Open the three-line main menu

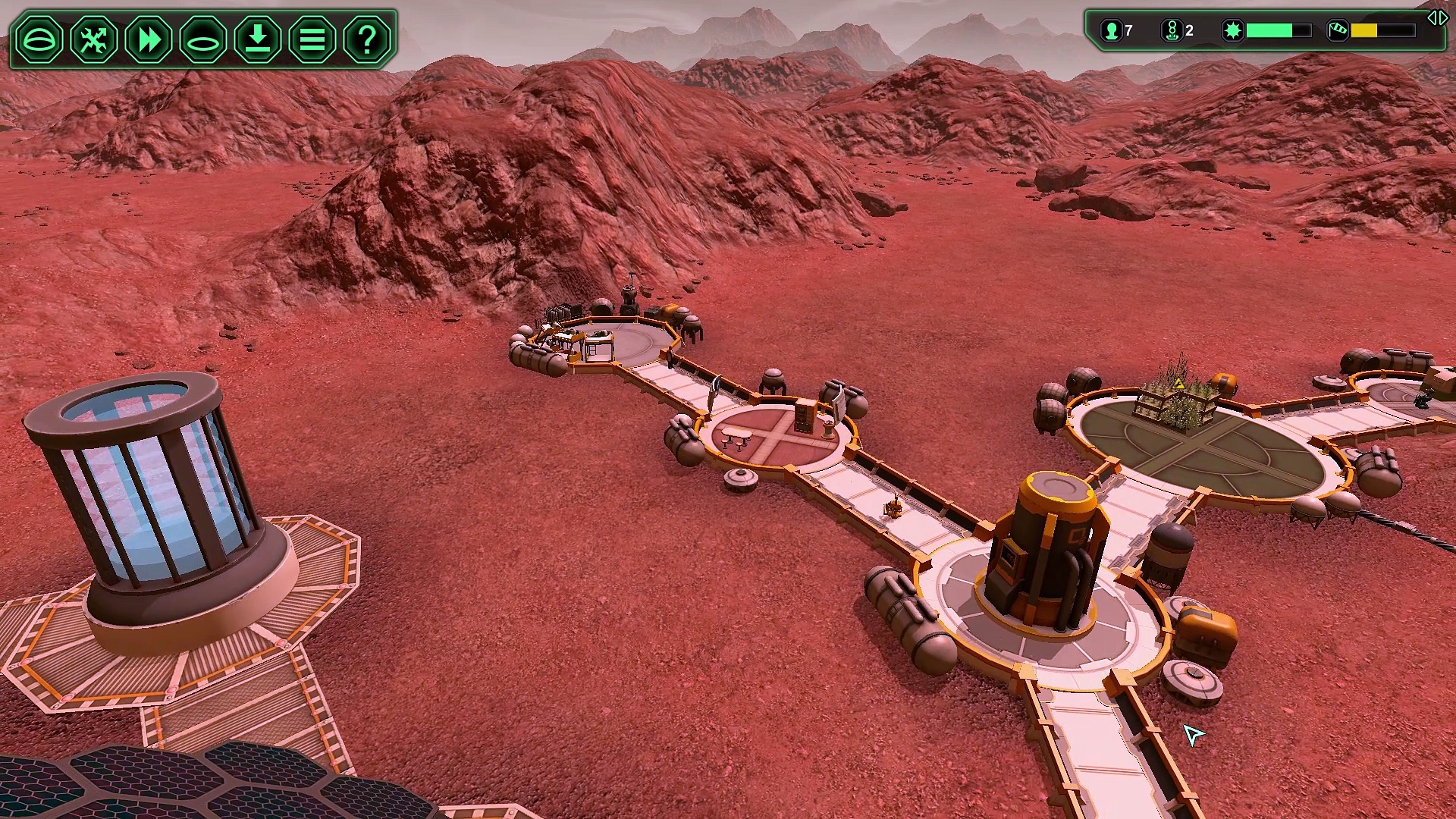click(x=312, y=39)
